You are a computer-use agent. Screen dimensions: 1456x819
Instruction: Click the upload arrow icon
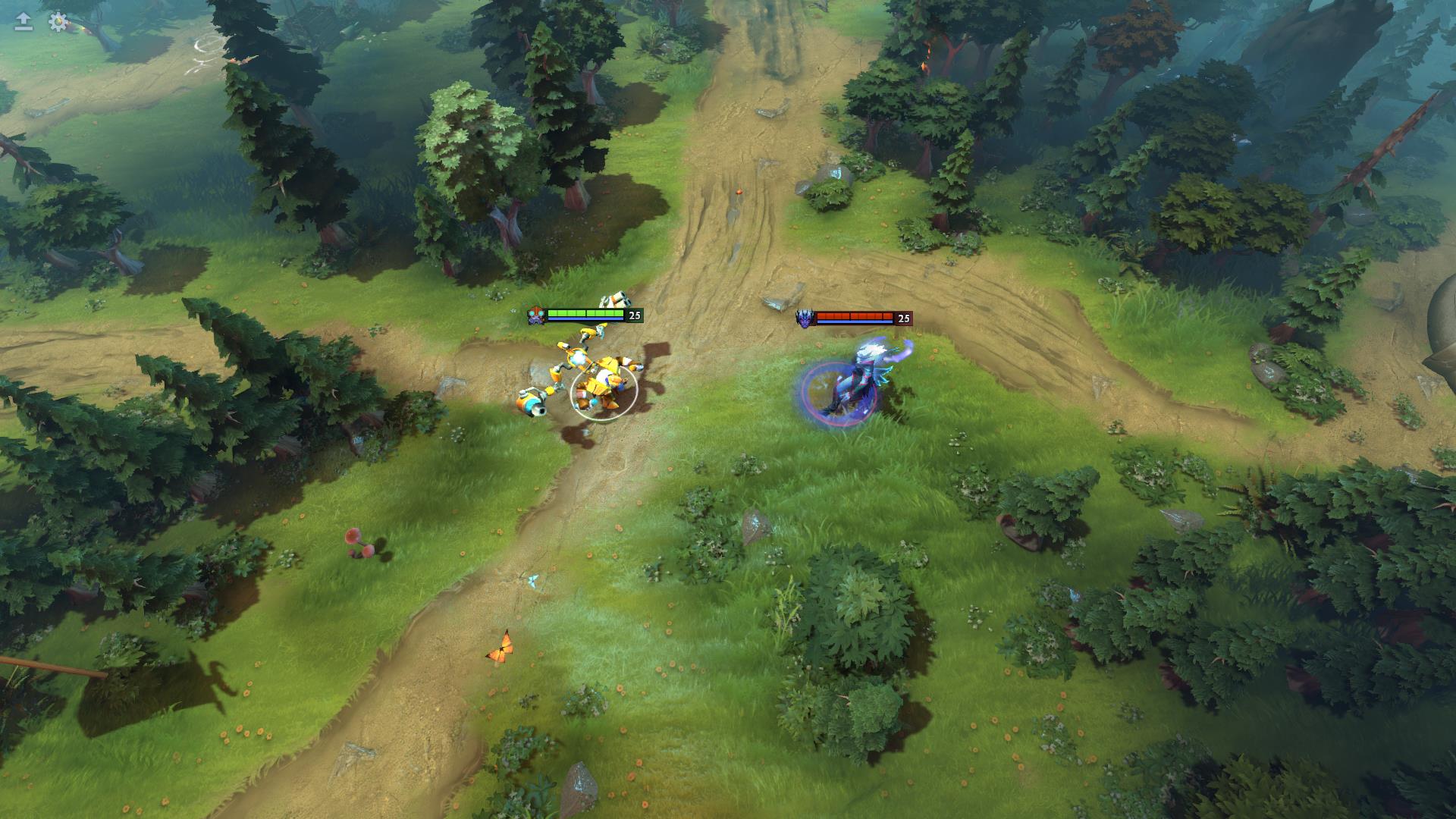pyautogui.click(x=24, y=22)
